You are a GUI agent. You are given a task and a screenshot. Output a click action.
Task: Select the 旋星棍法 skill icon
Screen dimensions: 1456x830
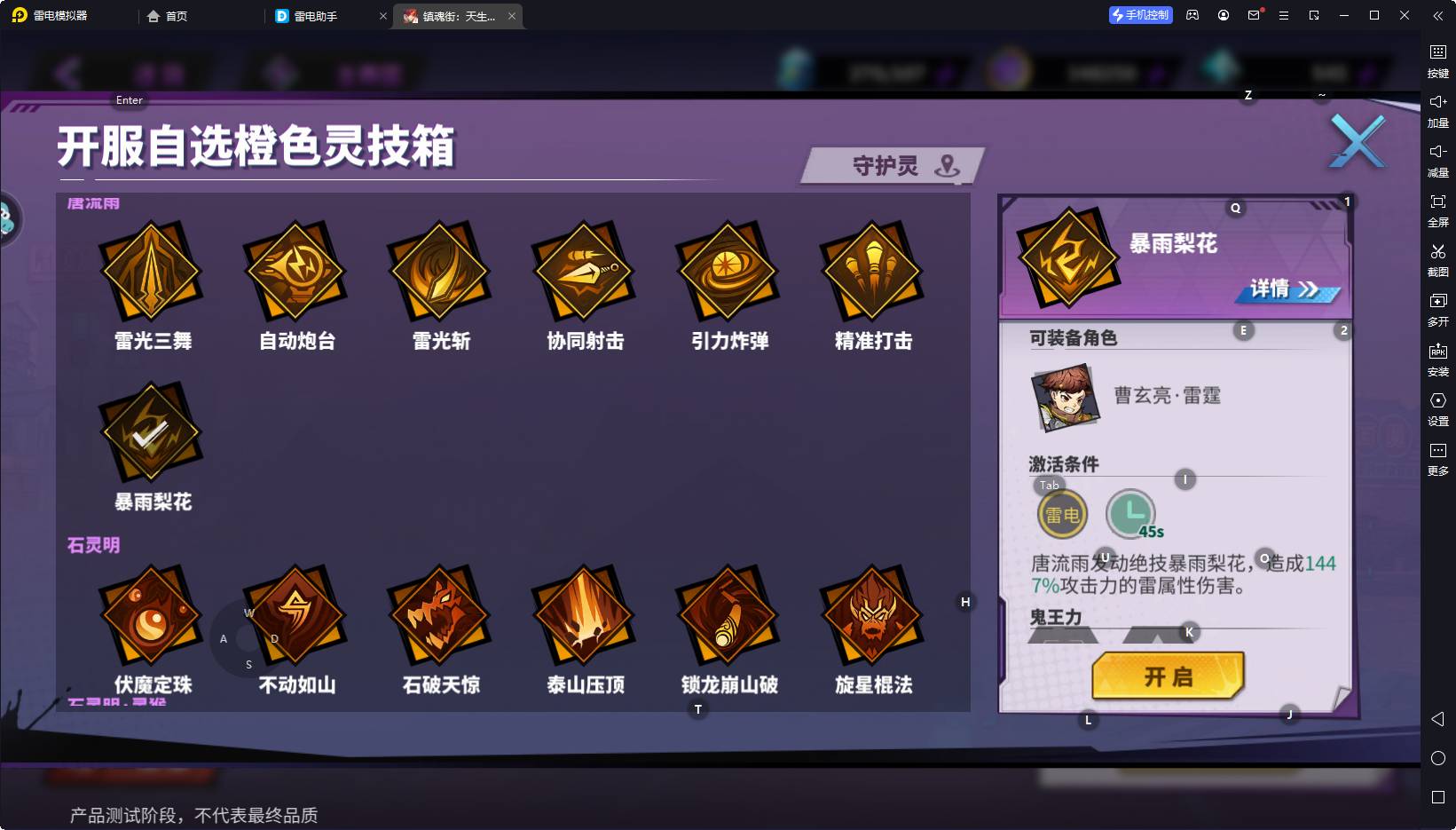tap(873, 615)
